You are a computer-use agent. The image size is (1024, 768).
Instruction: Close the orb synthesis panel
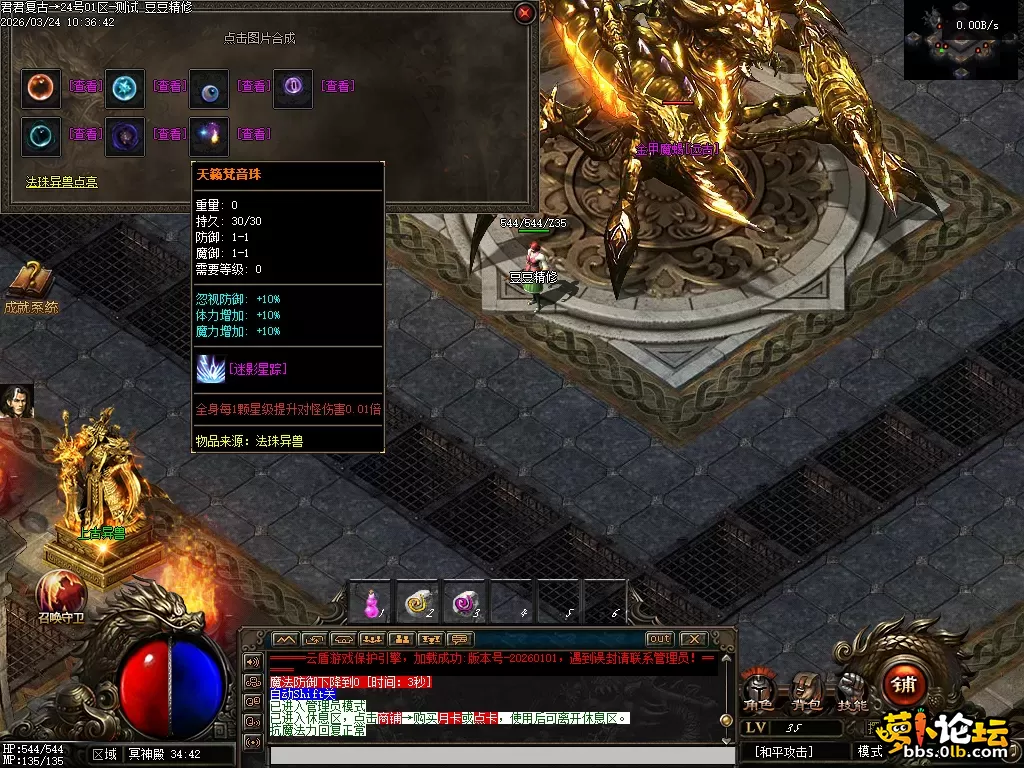click(x=524, y=13)
